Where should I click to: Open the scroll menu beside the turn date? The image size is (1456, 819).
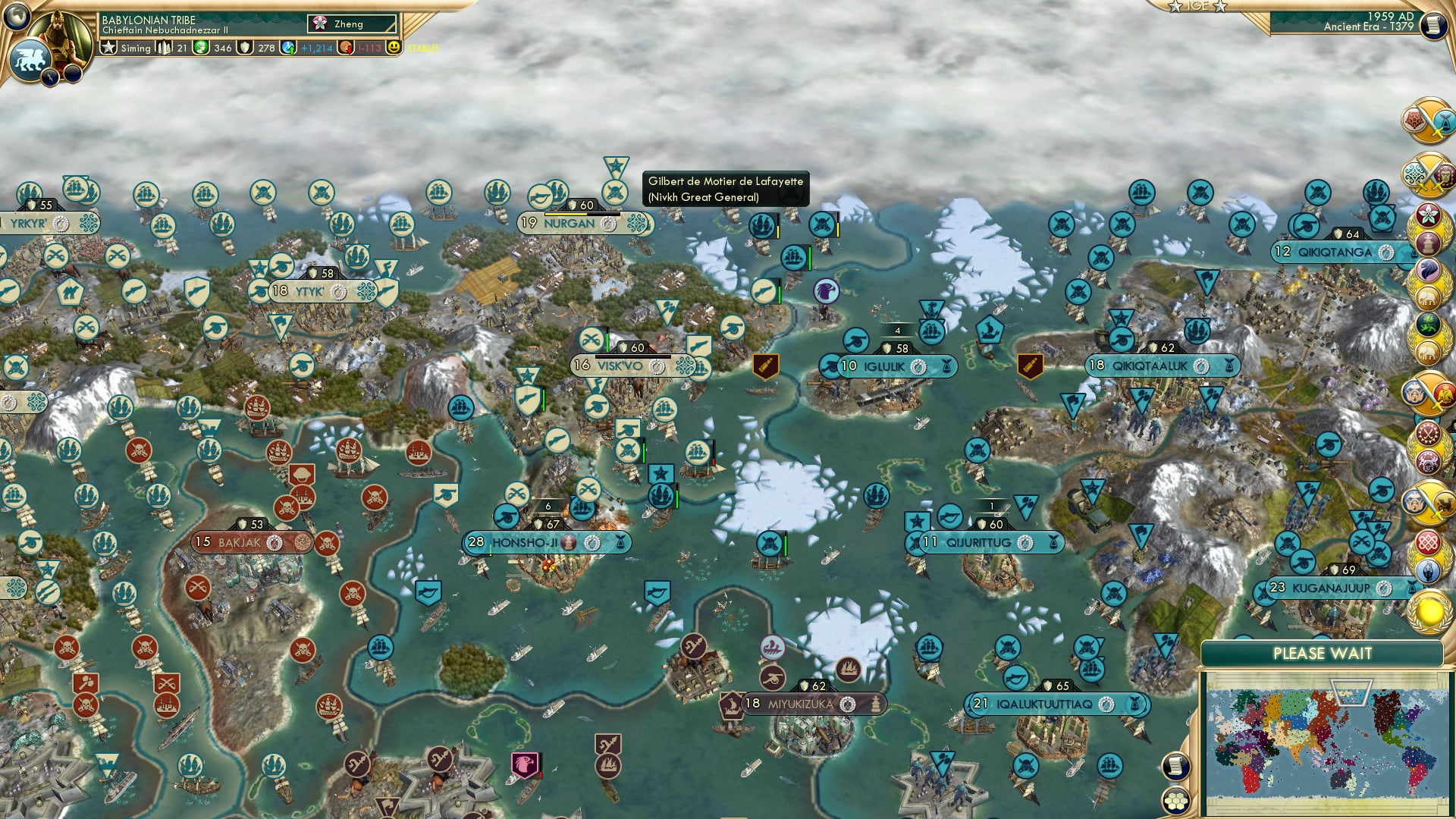(1433, 27)
